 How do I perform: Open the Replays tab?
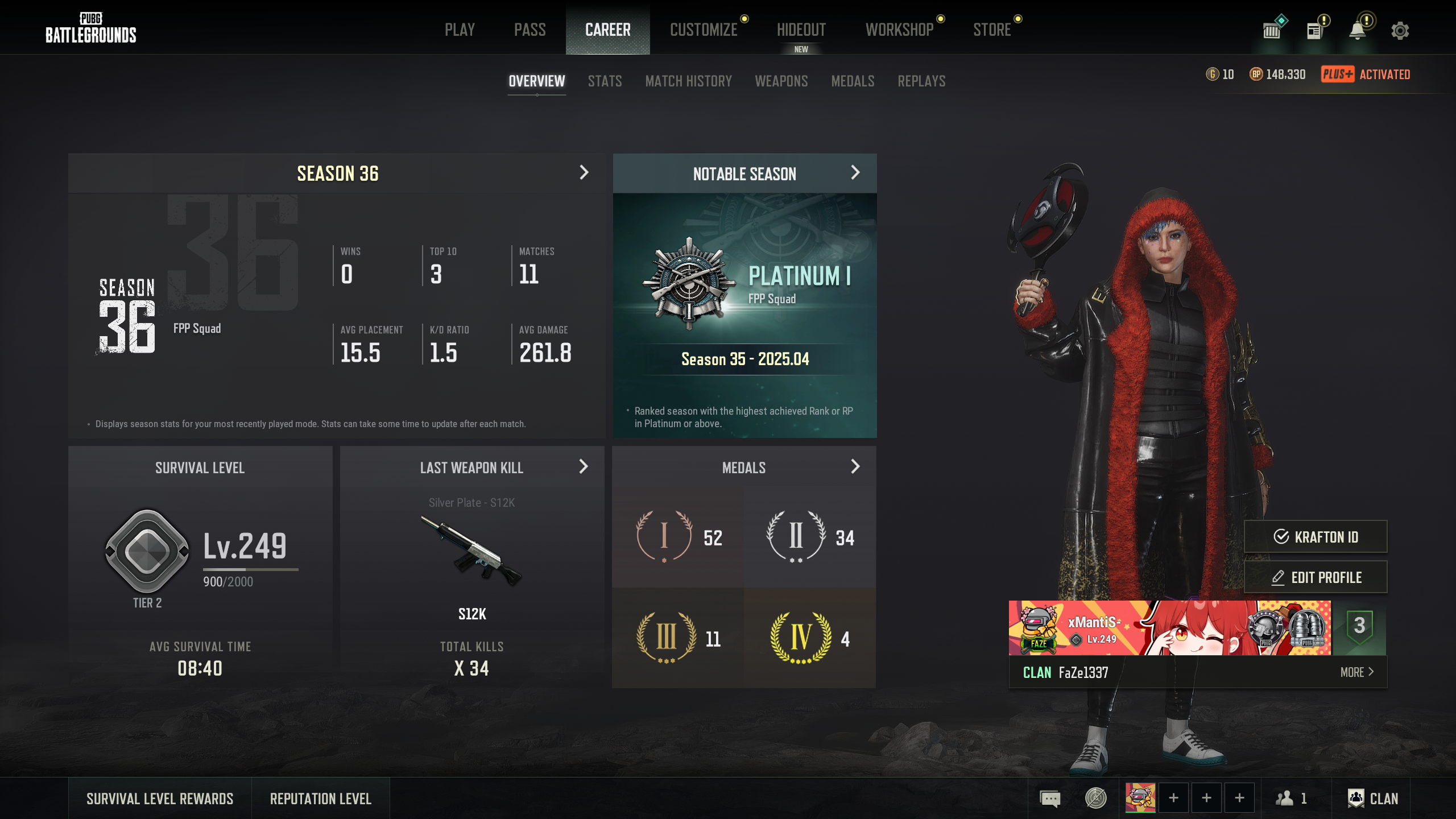(921, 81)
